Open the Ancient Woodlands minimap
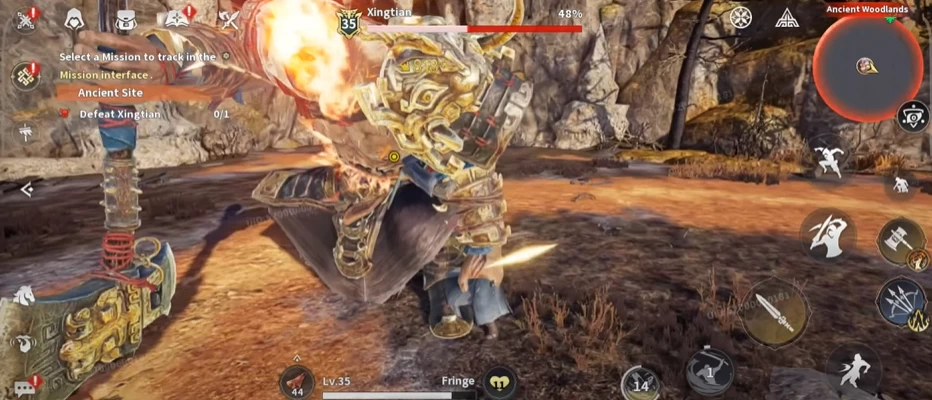Screen dimensions: 932x400 coord(866,66)
